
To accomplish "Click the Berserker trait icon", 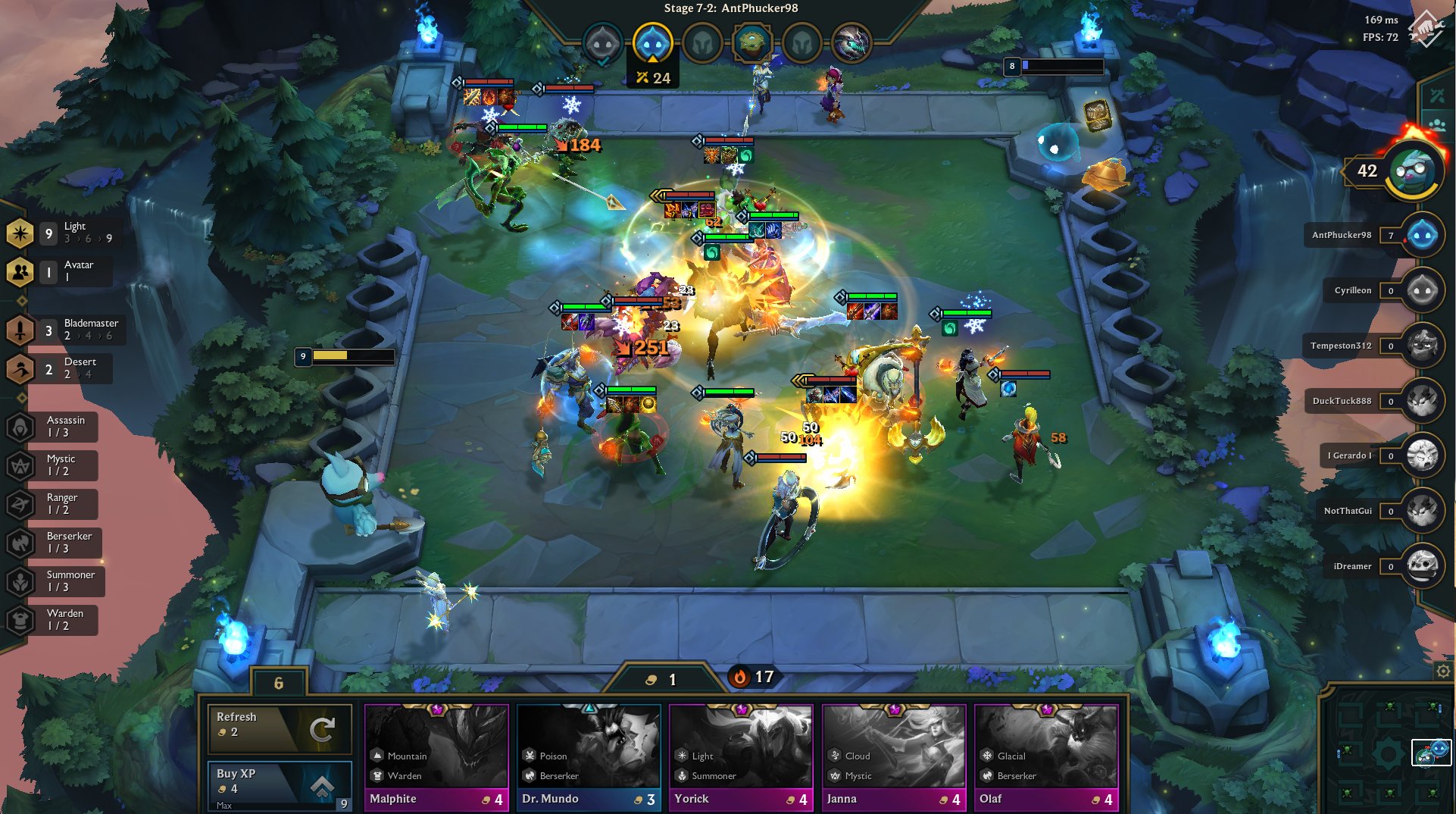I will coord(20,543).
